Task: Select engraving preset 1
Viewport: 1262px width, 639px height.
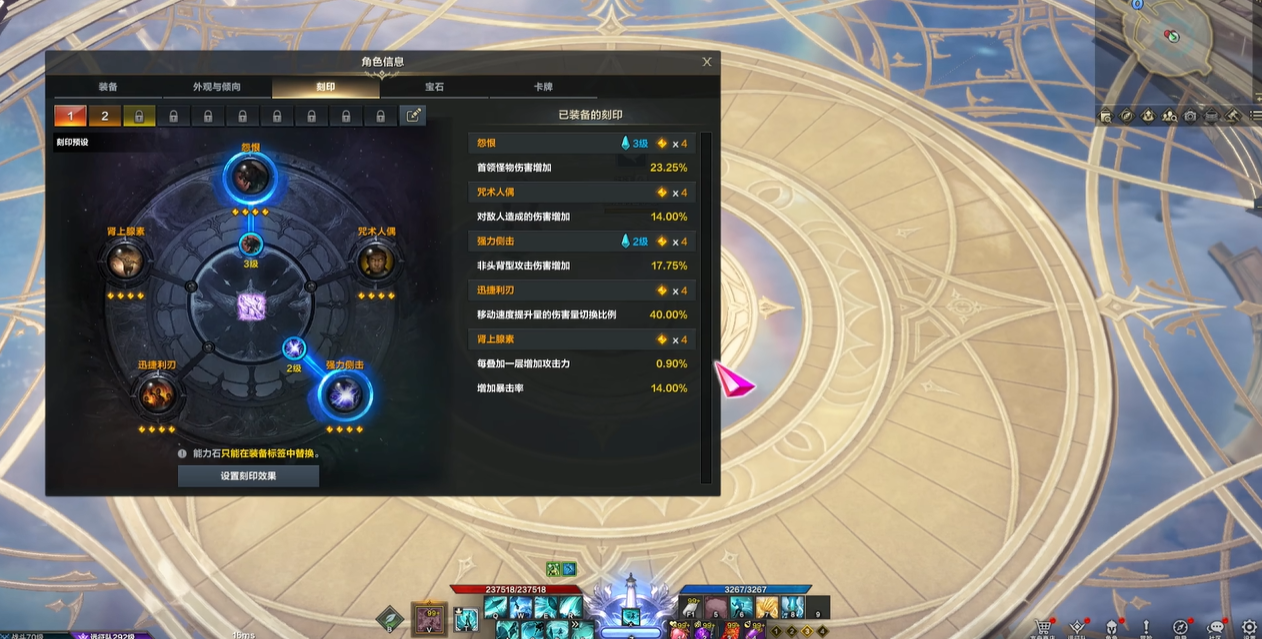Action: 70,116
